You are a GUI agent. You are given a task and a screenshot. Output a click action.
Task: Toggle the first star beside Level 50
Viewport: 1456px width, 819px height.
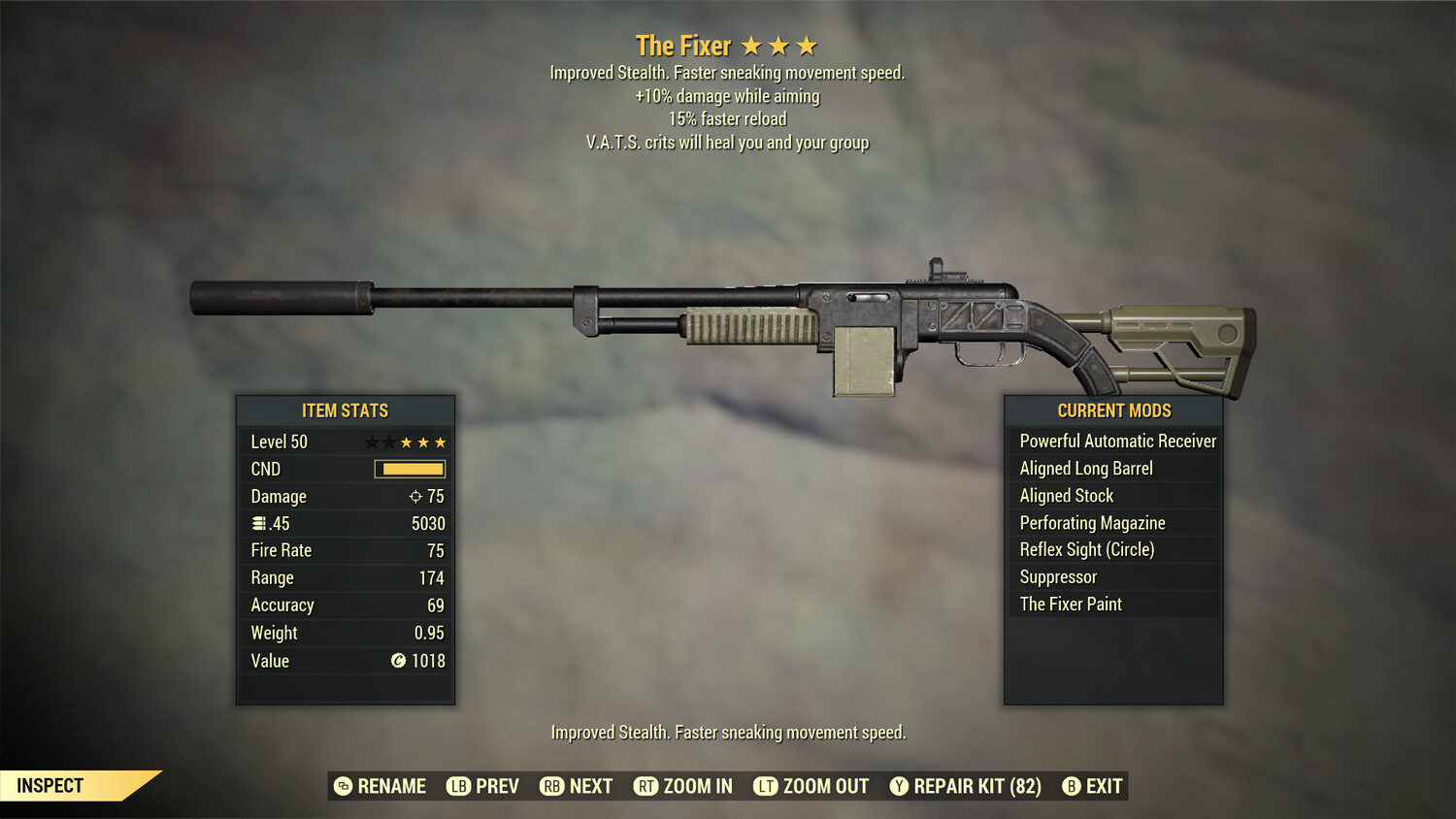(x=370, y=441)
